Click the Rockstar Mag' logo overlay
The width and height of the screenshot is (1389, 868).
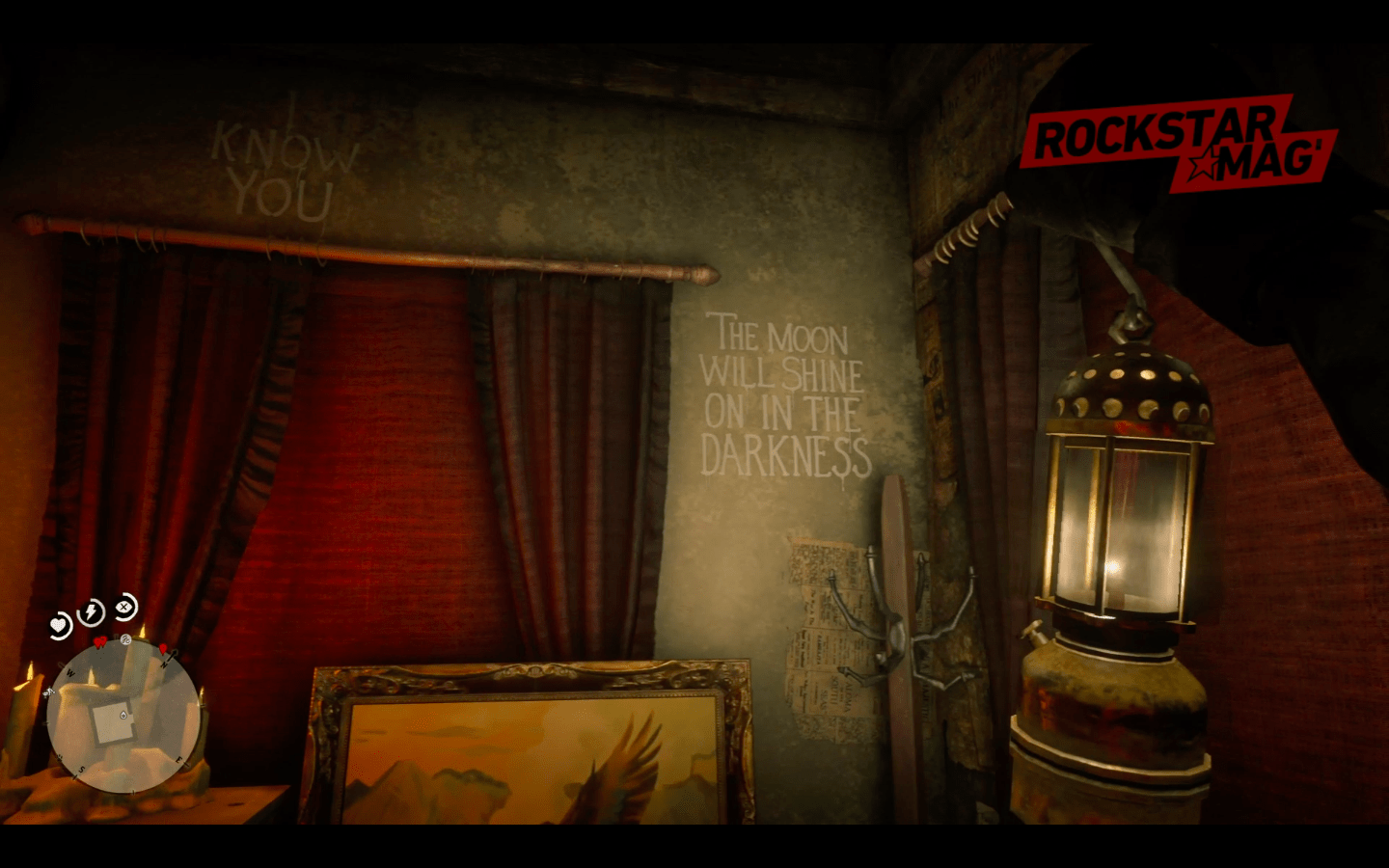coord(1179,141)
